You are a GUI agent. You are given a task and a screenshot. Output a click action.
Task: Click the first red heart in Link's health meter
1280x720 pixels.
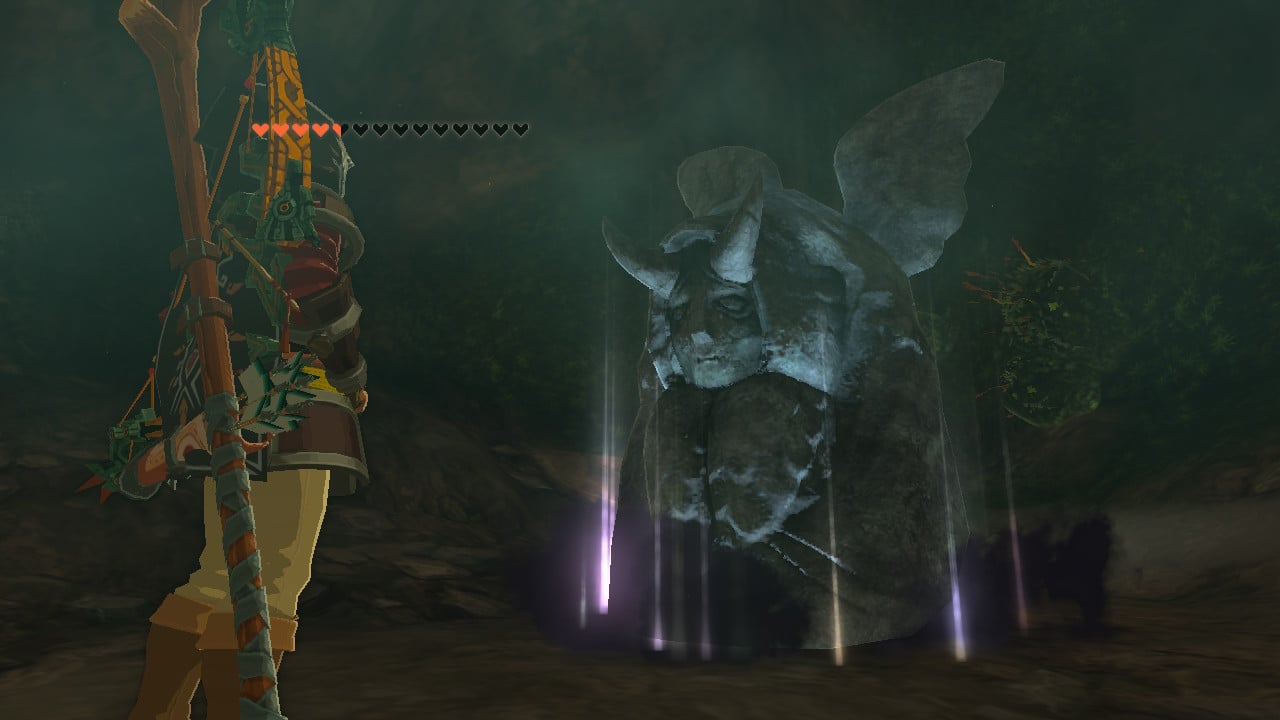point(261,129)
